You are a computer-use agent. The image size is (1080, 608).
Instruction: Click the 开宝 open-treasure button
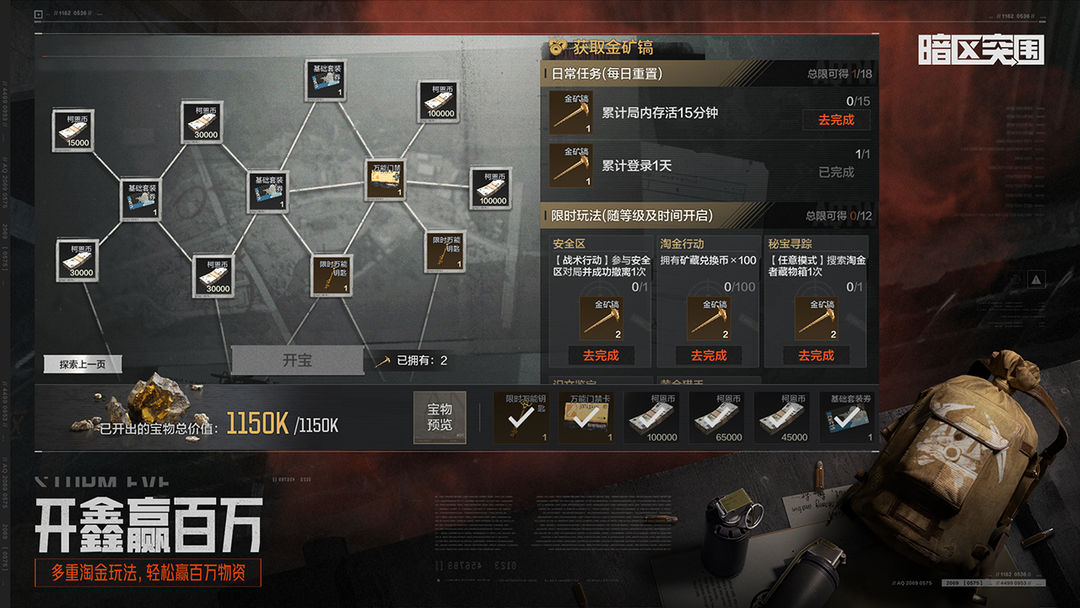click(297, 361)
